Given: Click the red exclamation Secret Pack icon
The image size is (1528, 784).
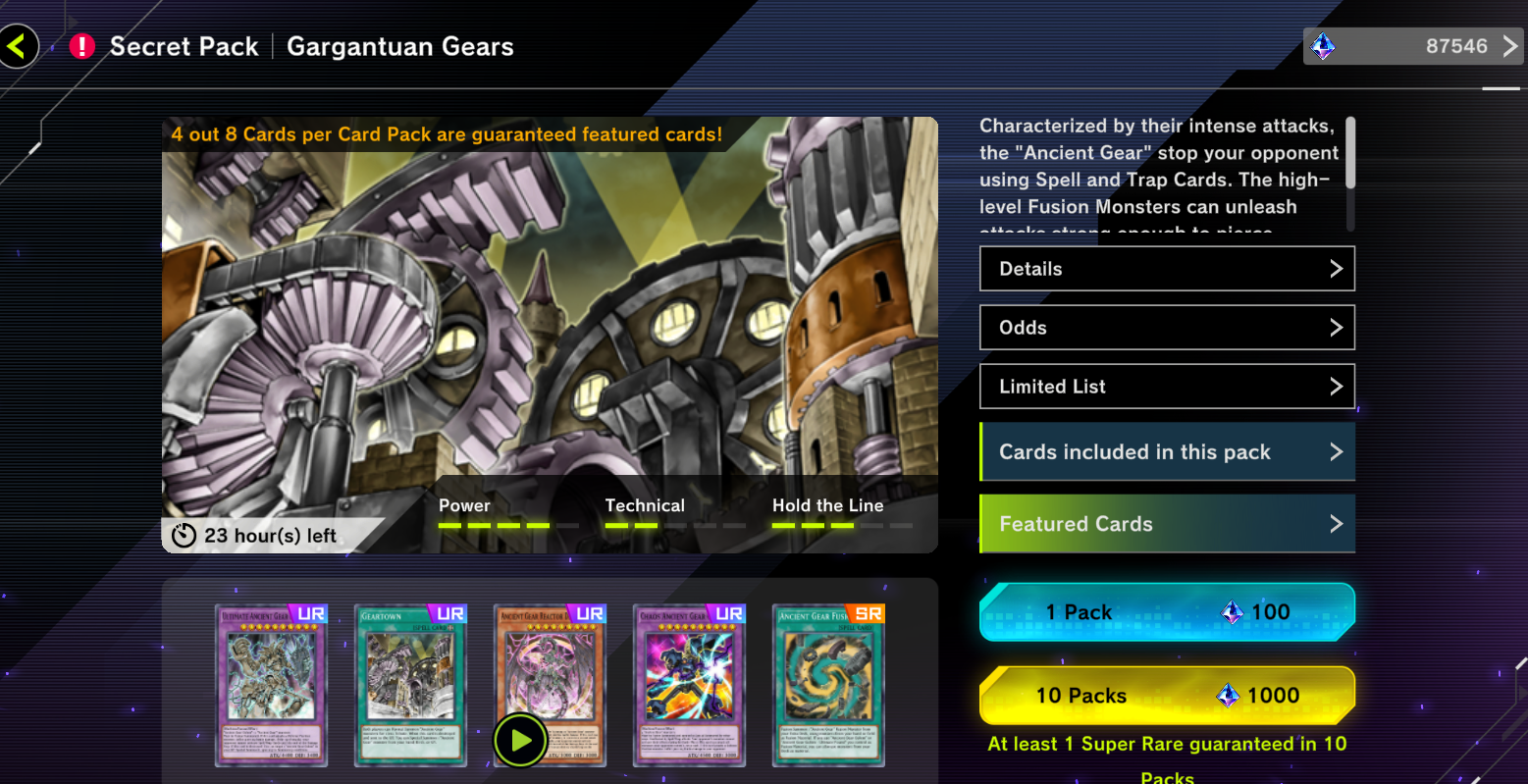Looking at the screenshot, I should [81, 45].
